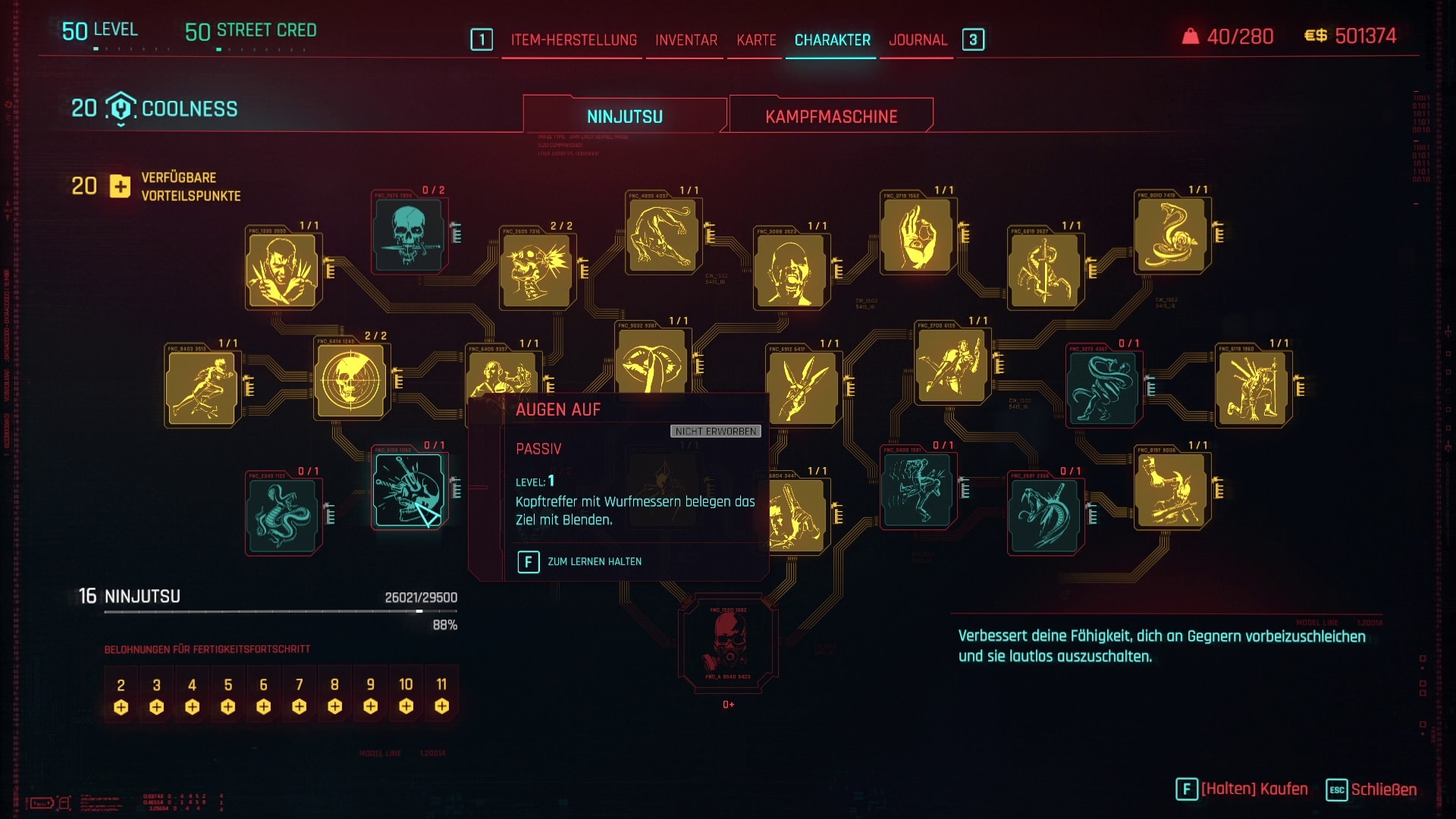Switch to the Kampfmaschine perk tab
Viewport: 1456px width, 819px height.
pyautogui.click(x=831, y=116)
